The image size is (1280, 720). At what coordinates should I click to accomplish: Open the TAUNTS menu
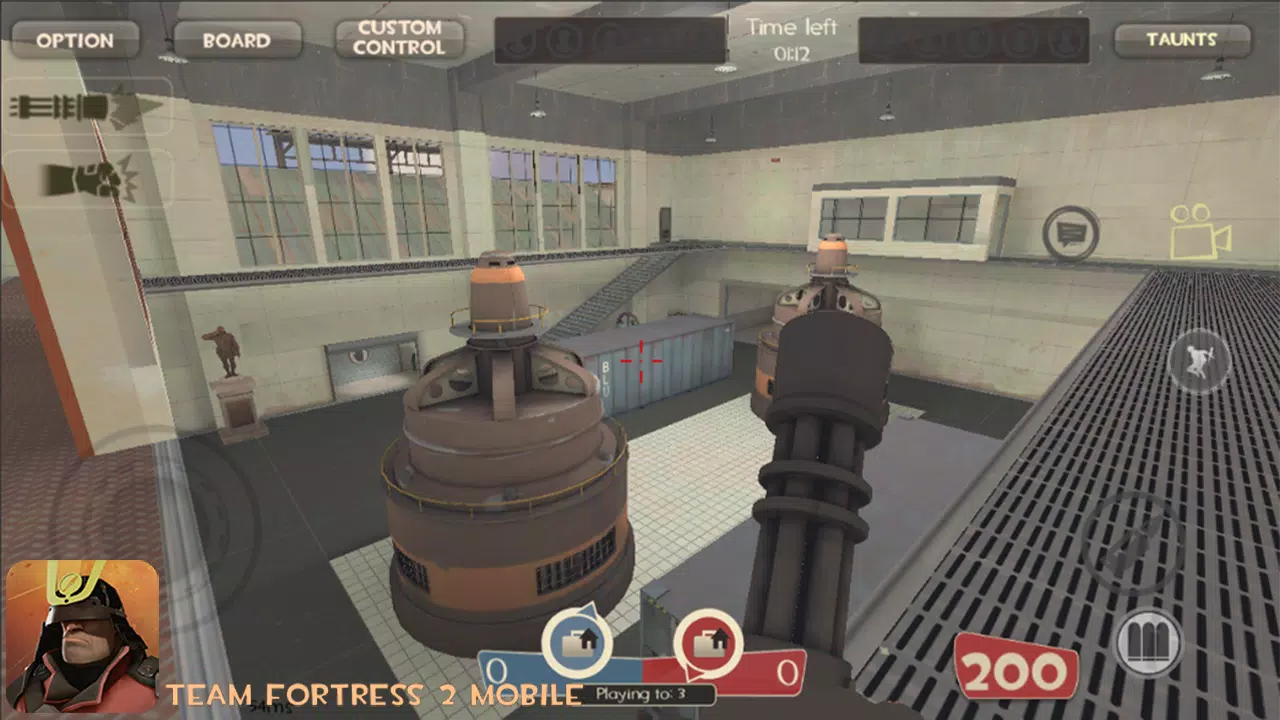tap(1184, 40)
